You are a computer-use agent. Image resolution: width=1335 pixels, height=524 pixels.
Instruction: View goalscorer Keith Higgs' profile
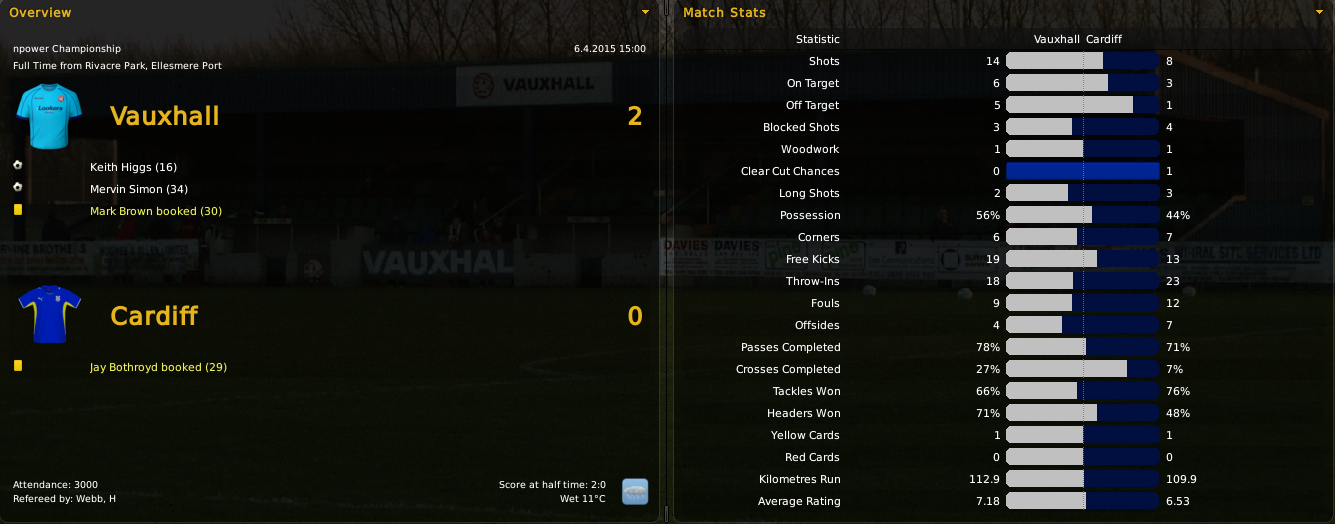click(133, 167)
